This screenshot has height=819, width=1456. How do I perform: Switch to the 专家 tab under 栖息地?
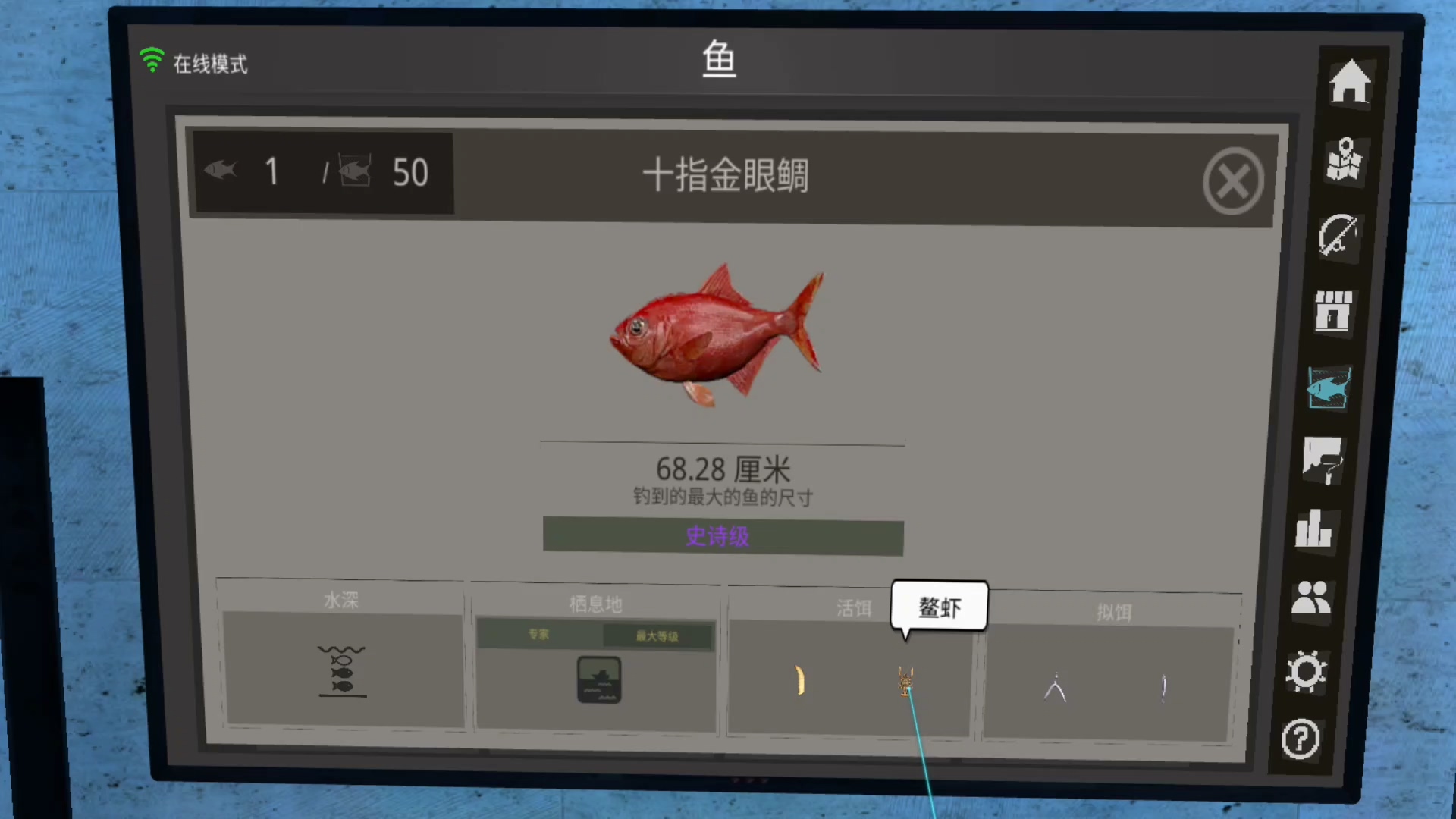(x=538, y=635)
